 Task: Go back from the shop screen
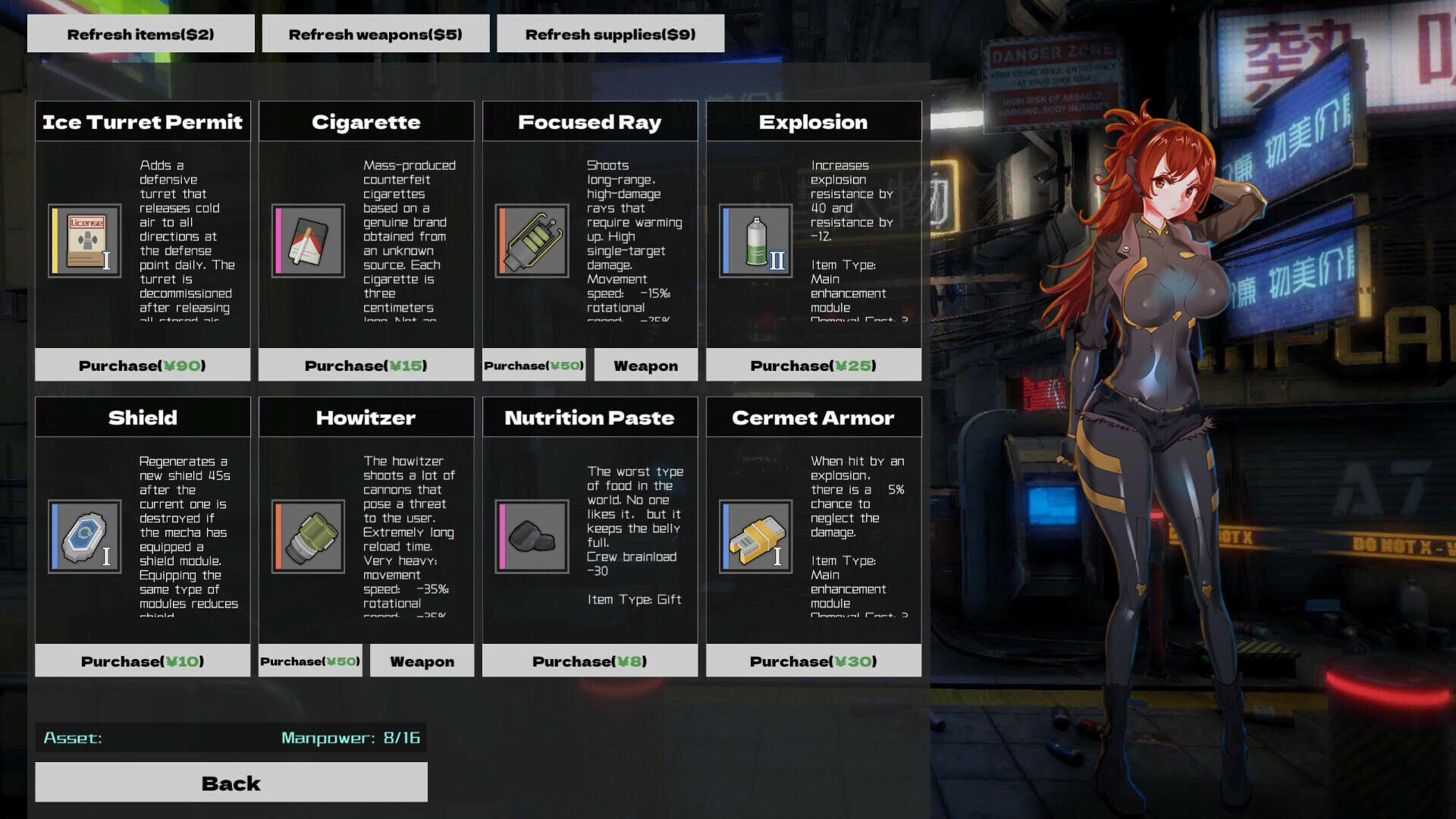pyautogui.click(x=231, y=783)
